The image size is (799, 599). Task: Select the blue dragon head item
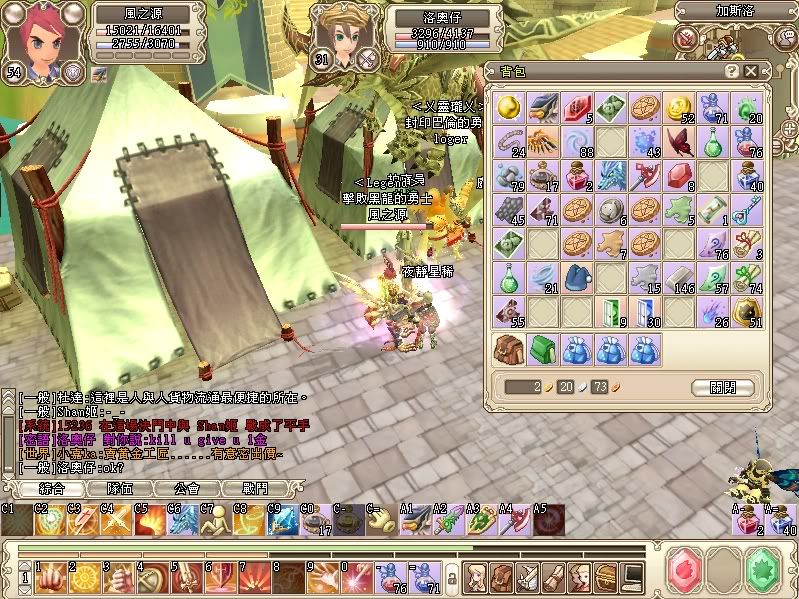point(611,176)
